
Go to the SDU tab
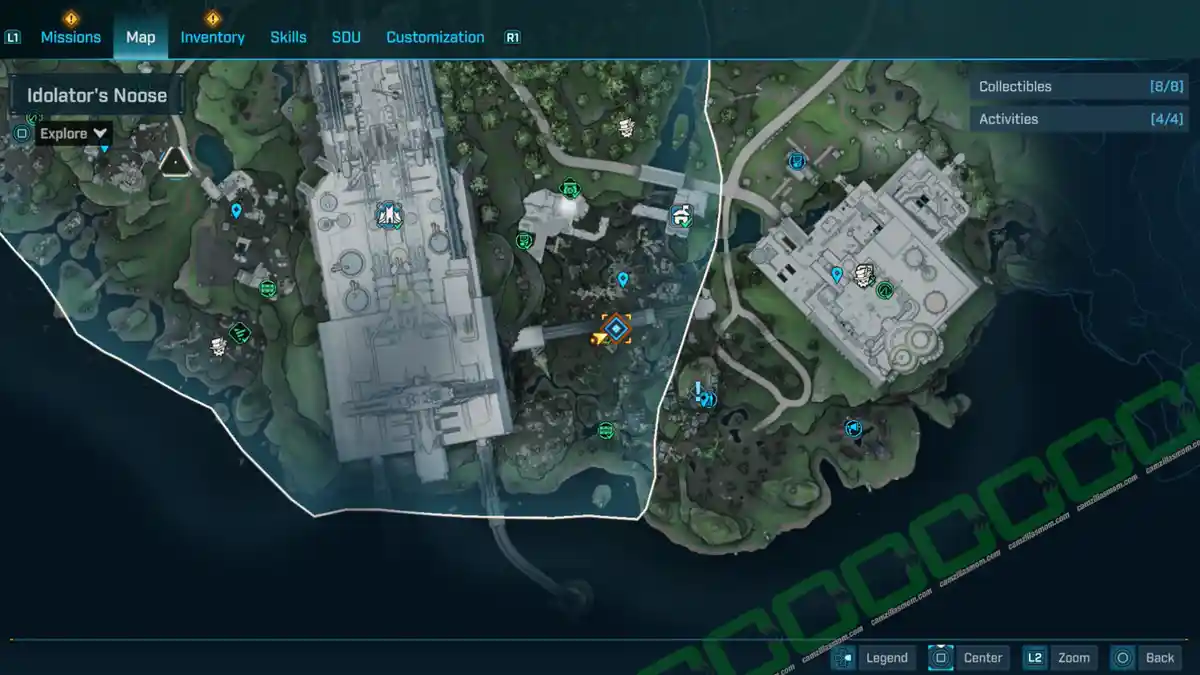[x=346, y=37]
